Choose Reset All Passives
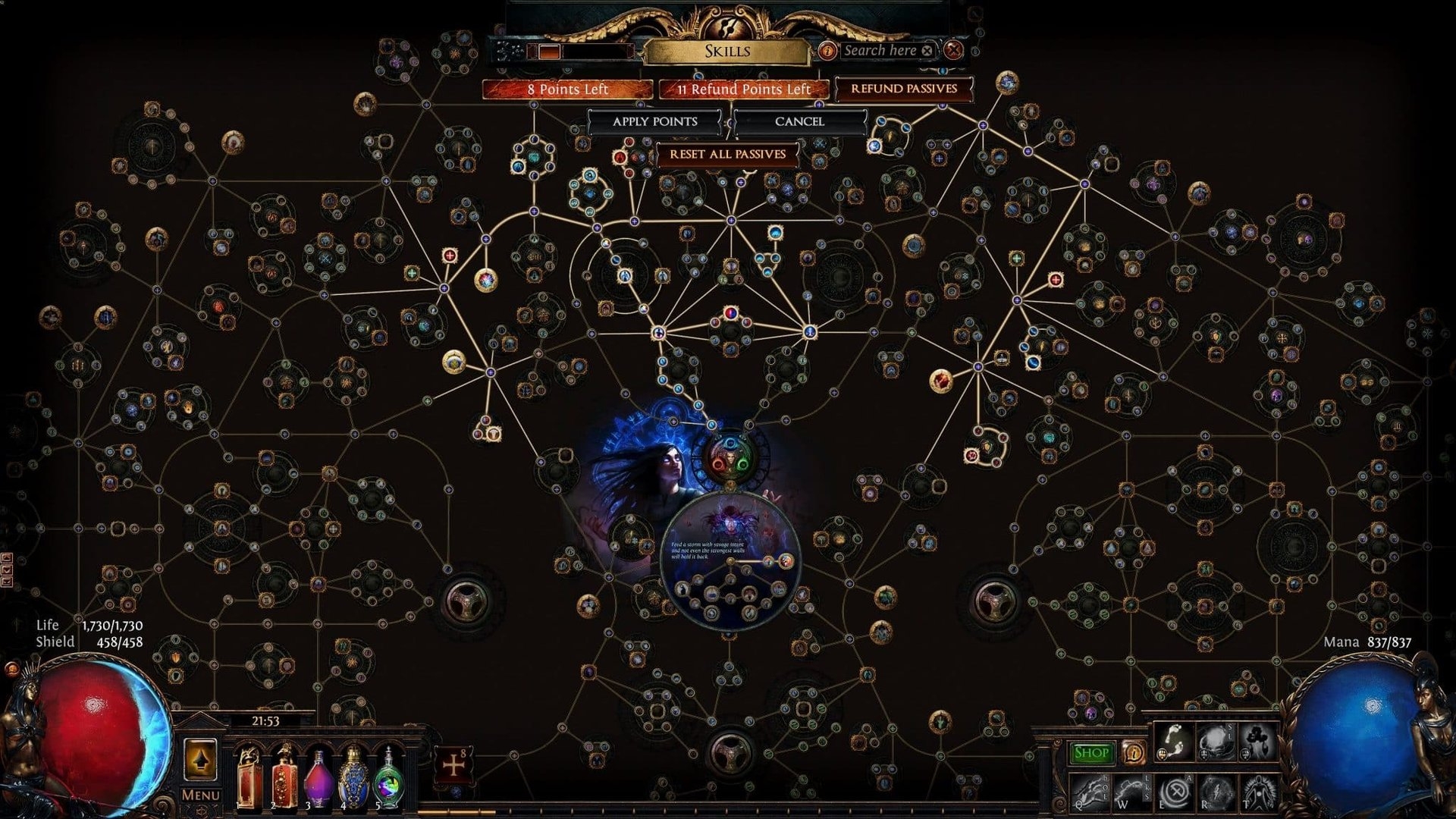The image size is (1456, 819). [727, 154]
